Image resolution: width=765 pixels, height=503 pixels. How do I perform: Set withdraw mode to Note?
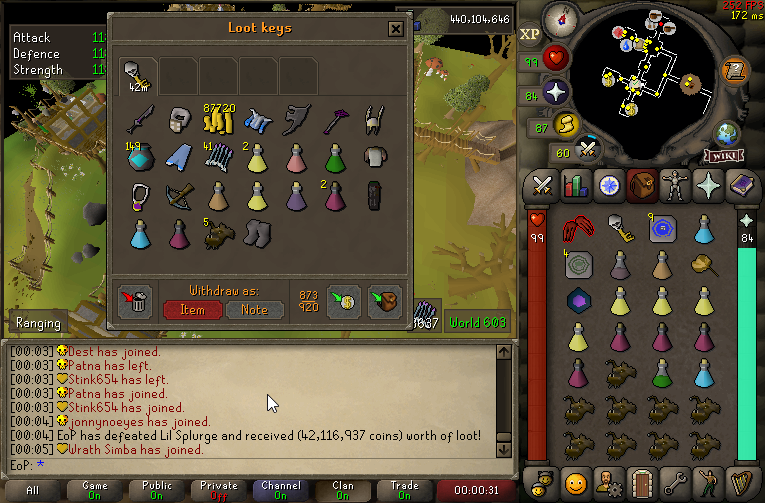tap(254, 309)
